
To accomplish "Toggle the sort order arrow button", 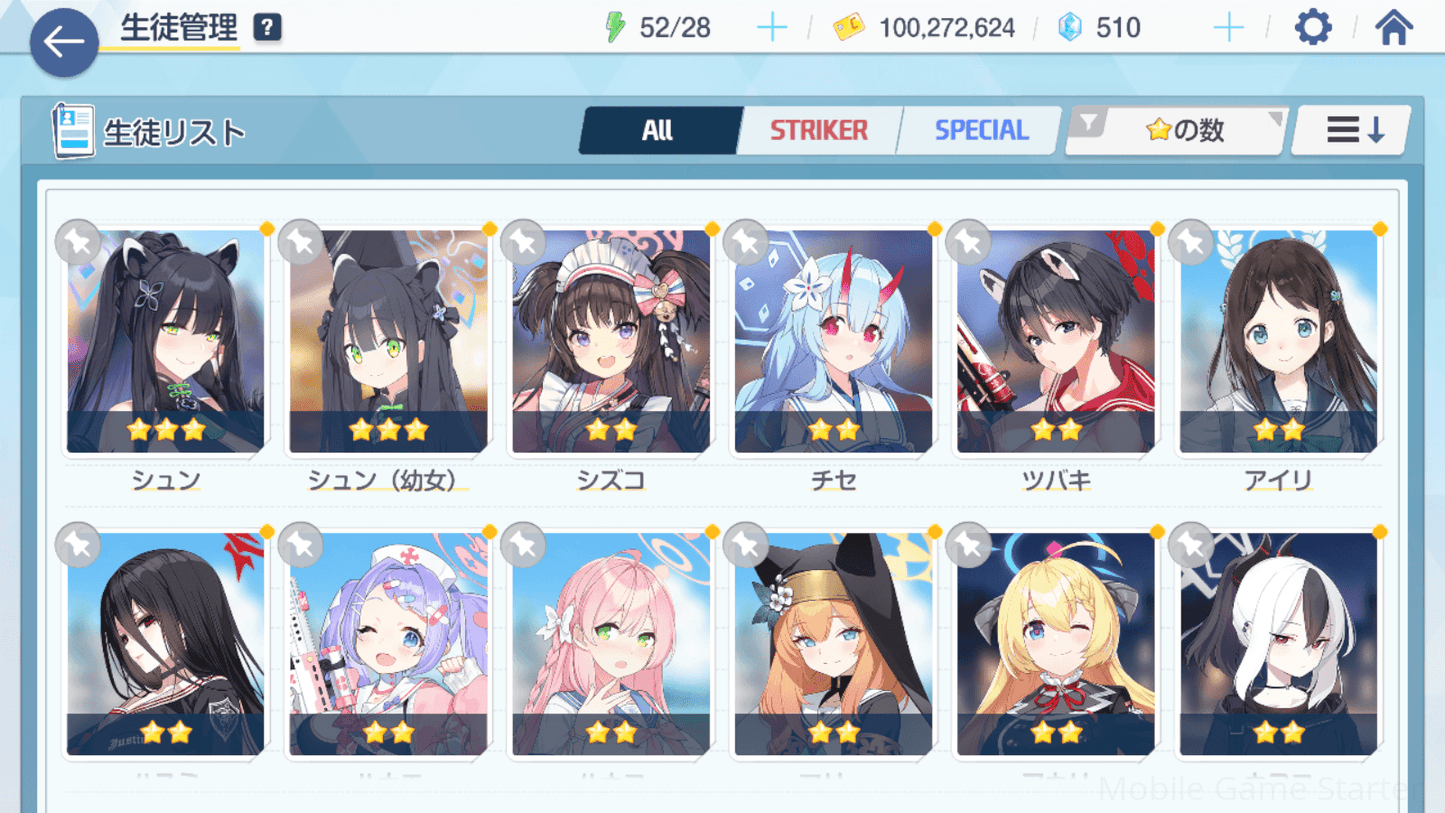I will [x=1354, y=131].
